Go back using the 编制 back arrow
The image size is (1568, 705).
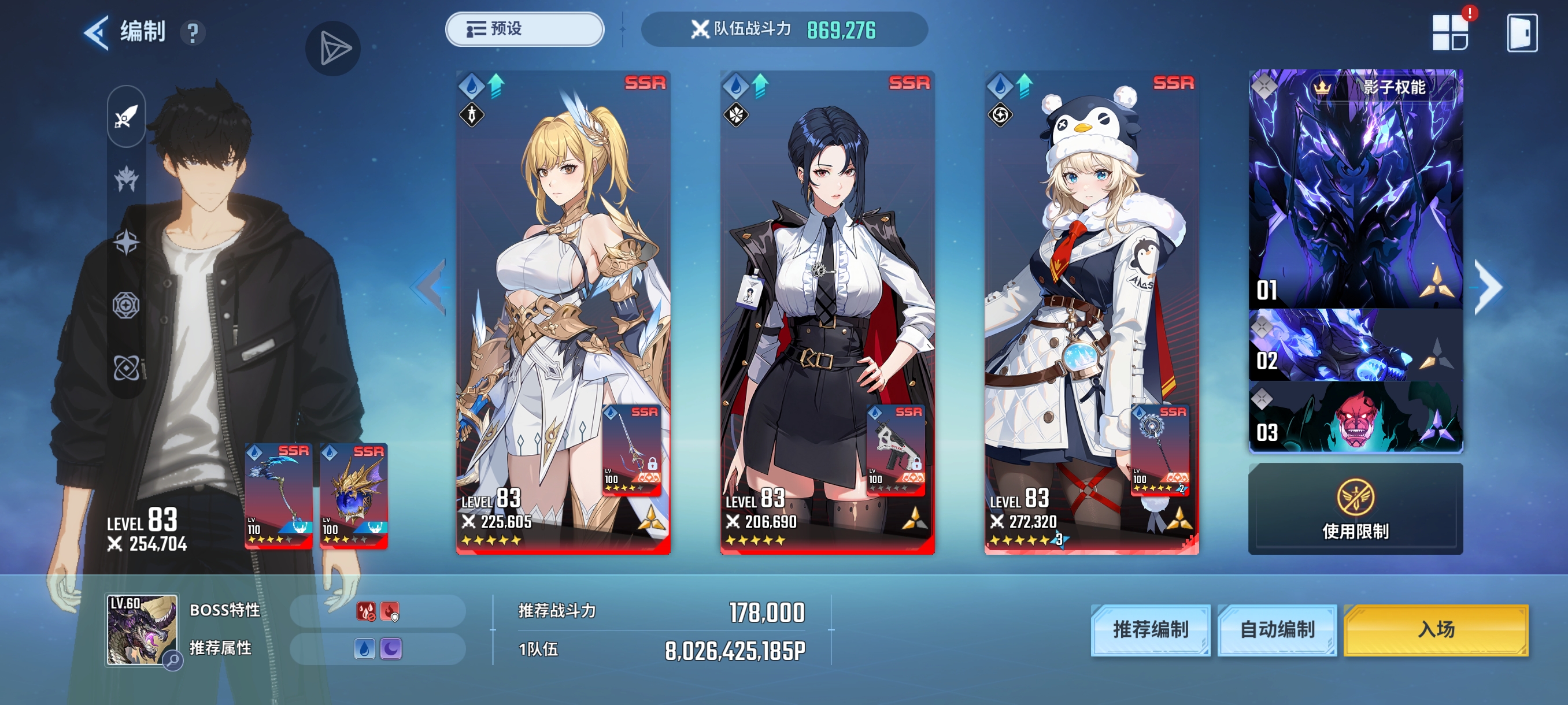(97, 32)
